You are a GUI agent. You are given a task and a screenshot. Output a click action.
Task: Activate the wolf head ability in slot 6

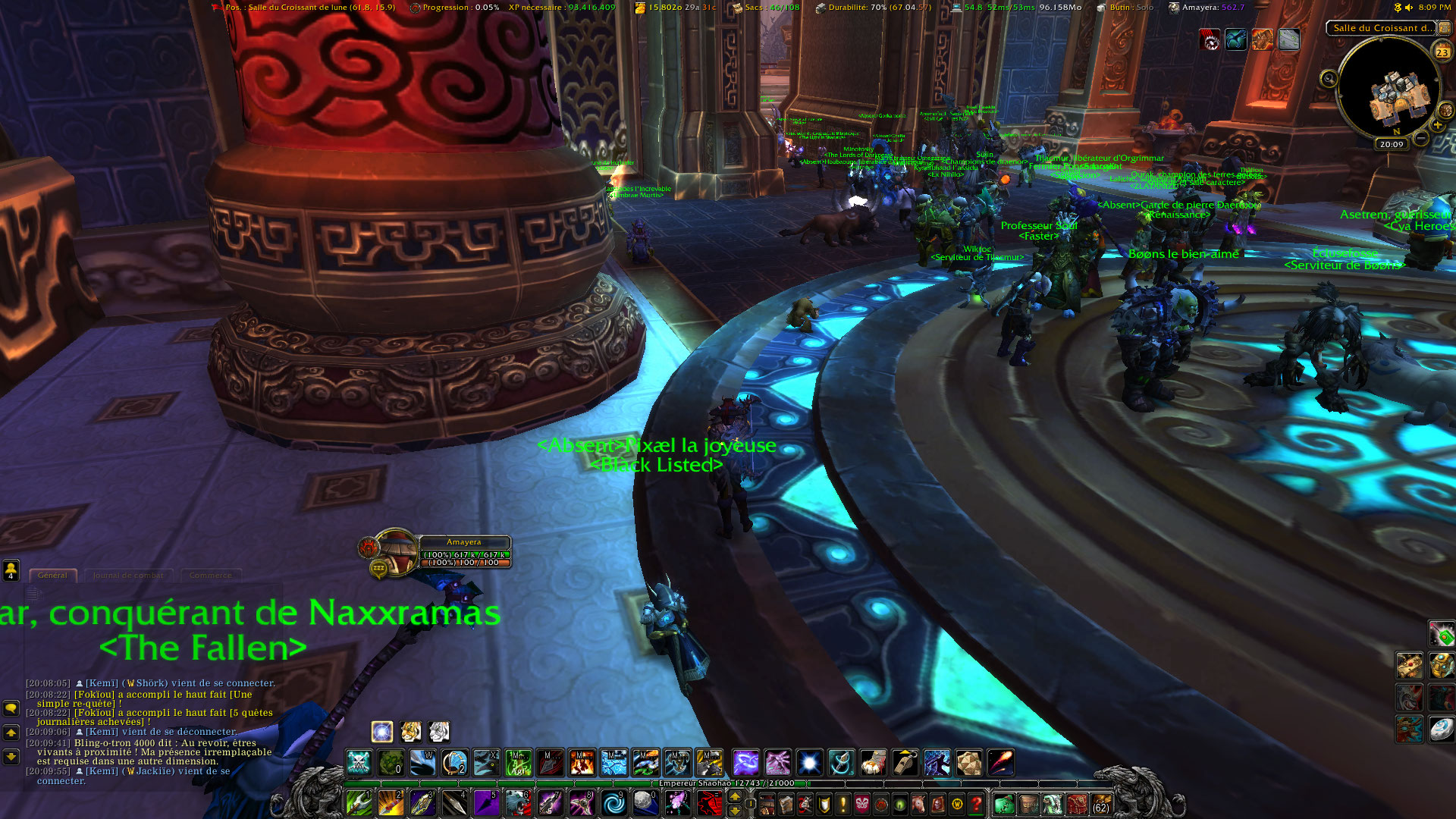point(518,802)
